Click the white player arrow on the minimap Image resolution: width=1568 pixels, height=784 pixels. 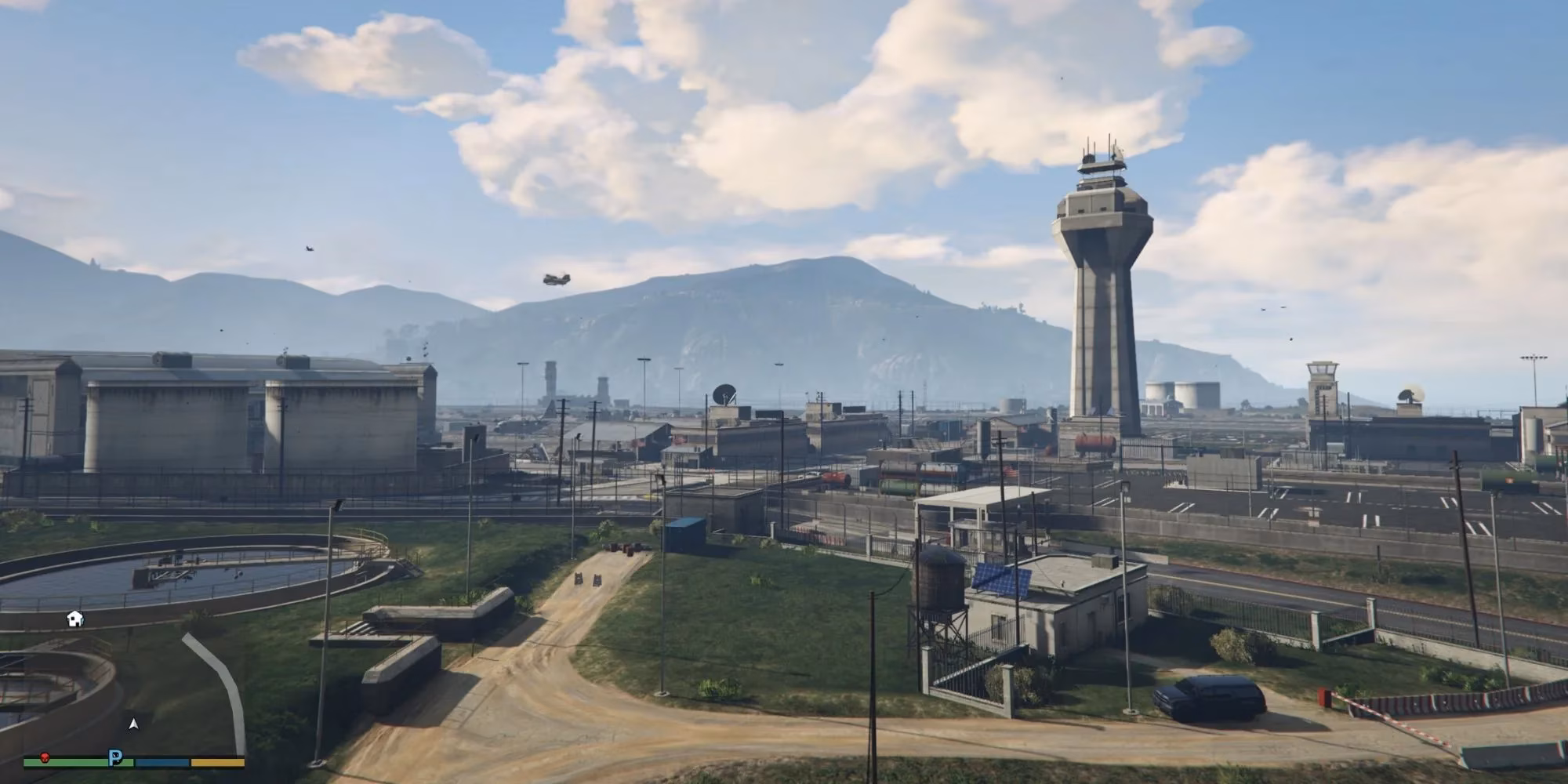[x=134, y=724]
